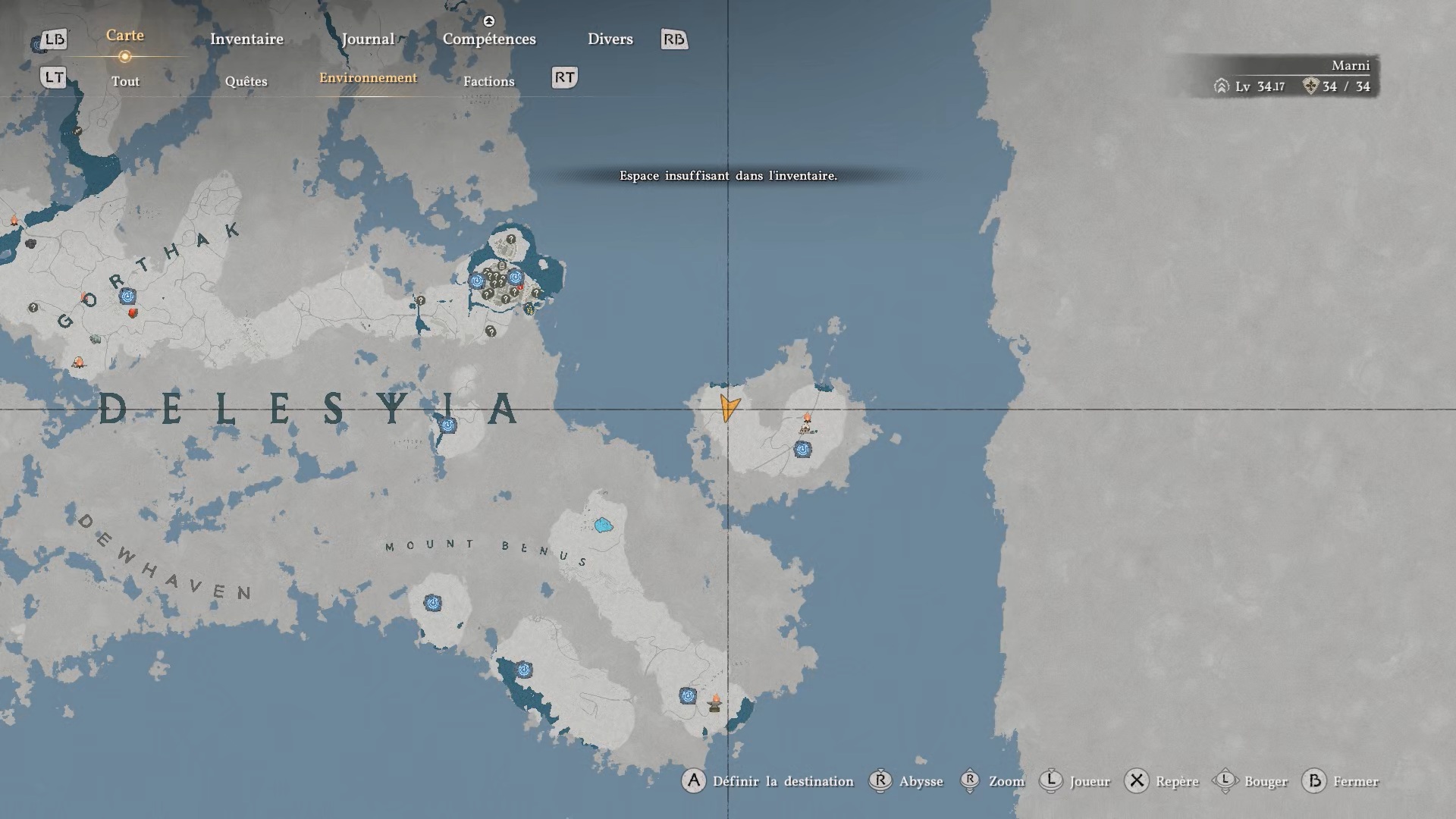The image size is (1456, 819).
Task: Click the Carte tab
Action: (125, 36)
